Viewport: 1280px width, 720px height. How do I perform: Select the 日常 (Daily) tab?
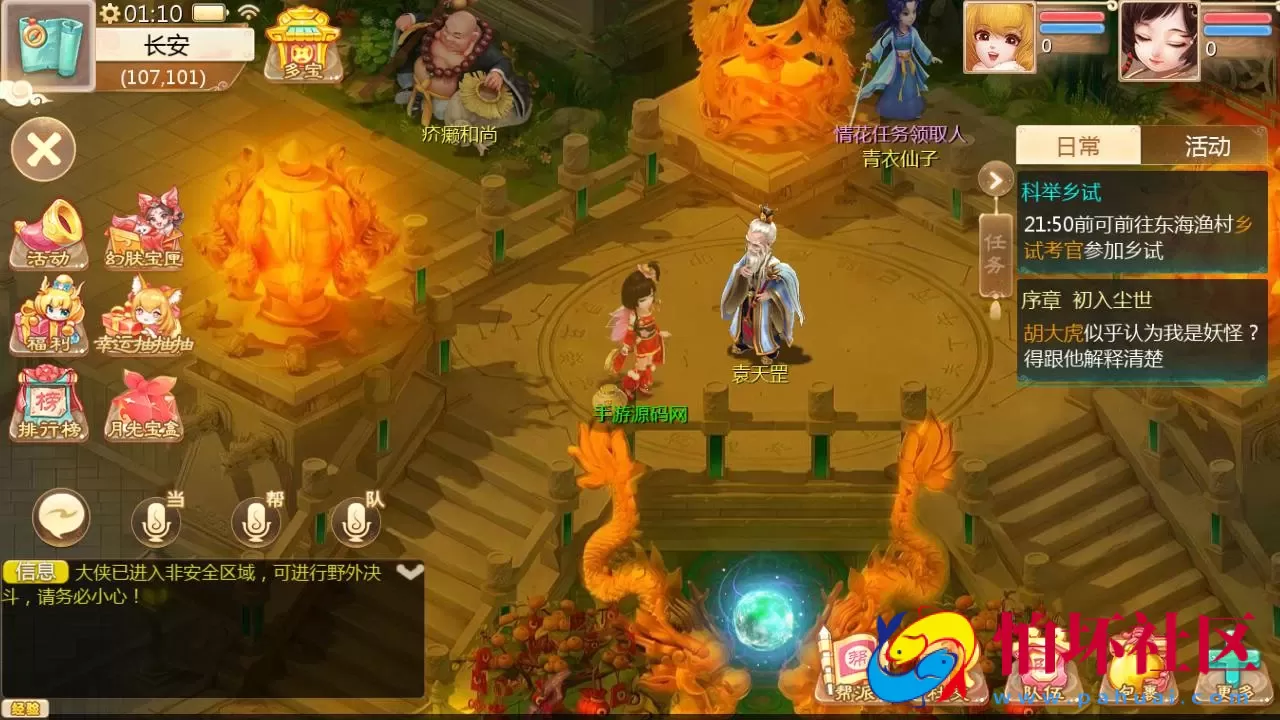(x=1079, y=146)
